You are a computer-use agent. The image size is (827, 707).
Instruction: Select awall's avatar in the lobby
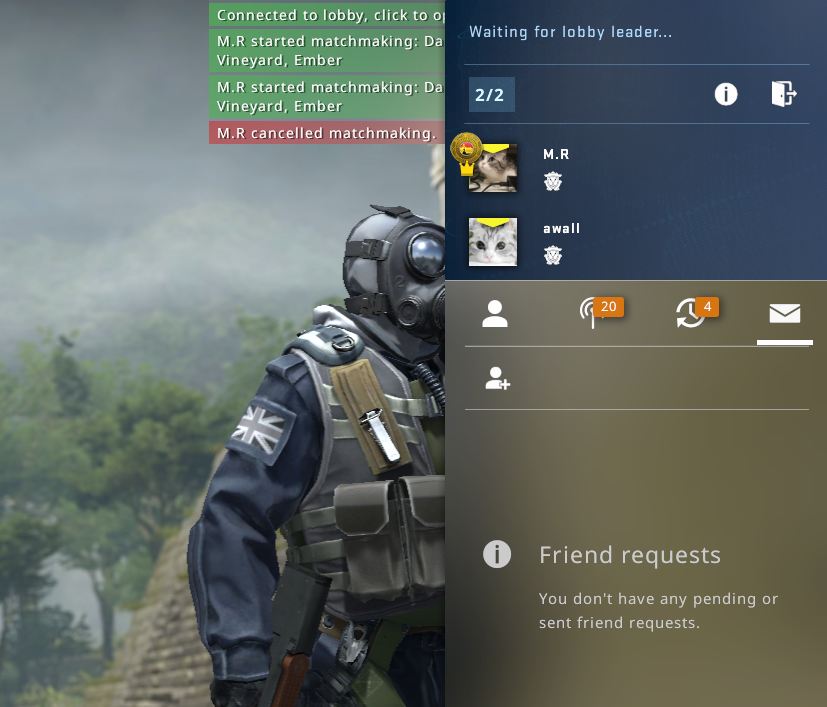point(493,242)
